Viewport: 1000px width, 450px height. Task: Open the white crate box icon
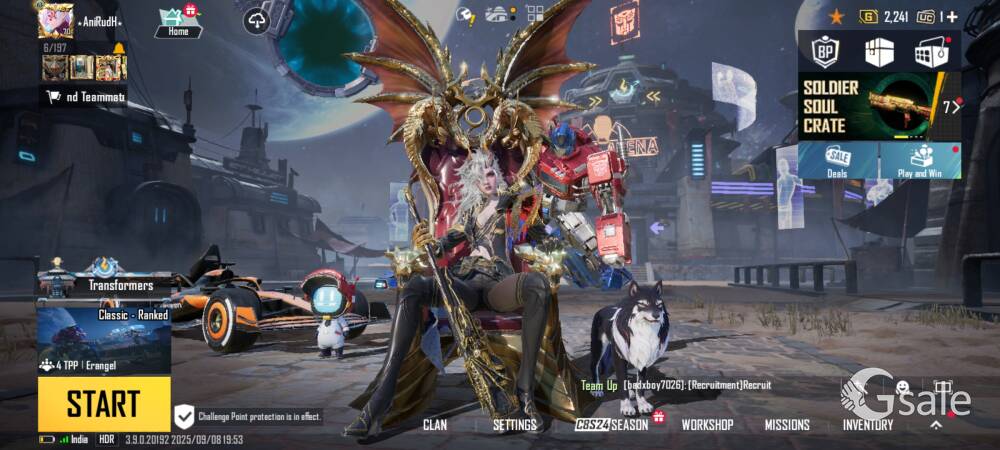pyautogui.click(x=879, y=51)
